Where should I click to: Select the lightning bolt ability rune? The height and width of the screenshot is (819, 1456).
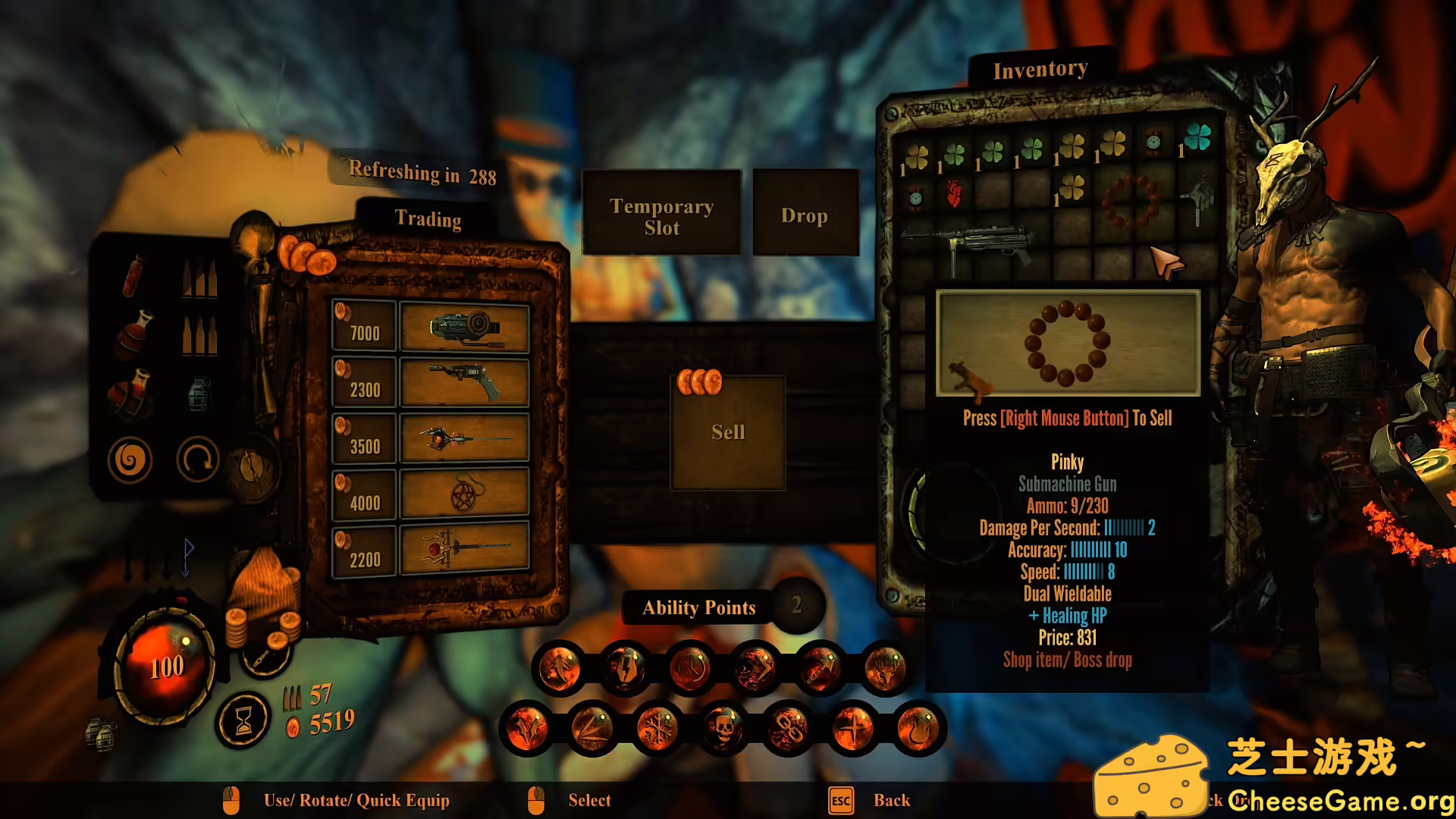point(626,667)
